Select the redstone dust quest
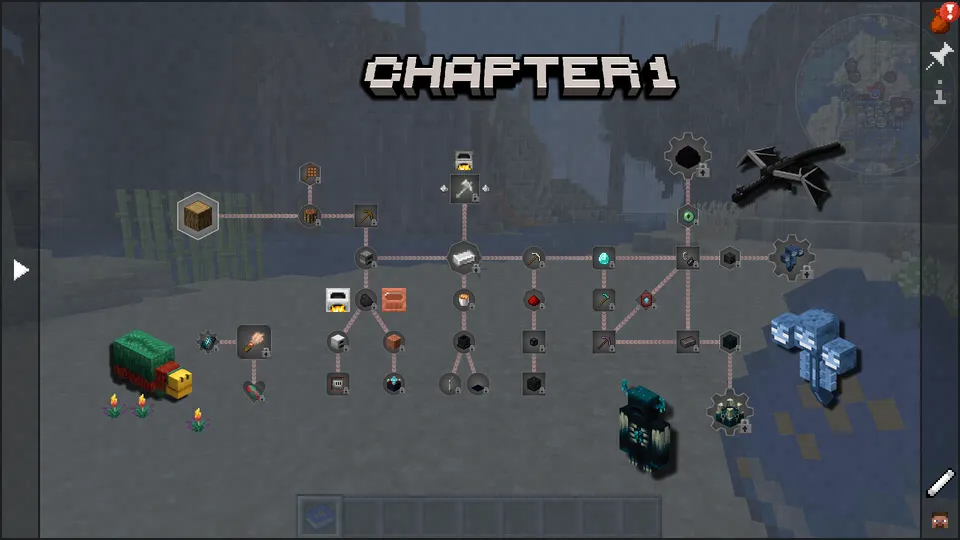This screenshot has height=540, width=960. [x=533, y=300]
